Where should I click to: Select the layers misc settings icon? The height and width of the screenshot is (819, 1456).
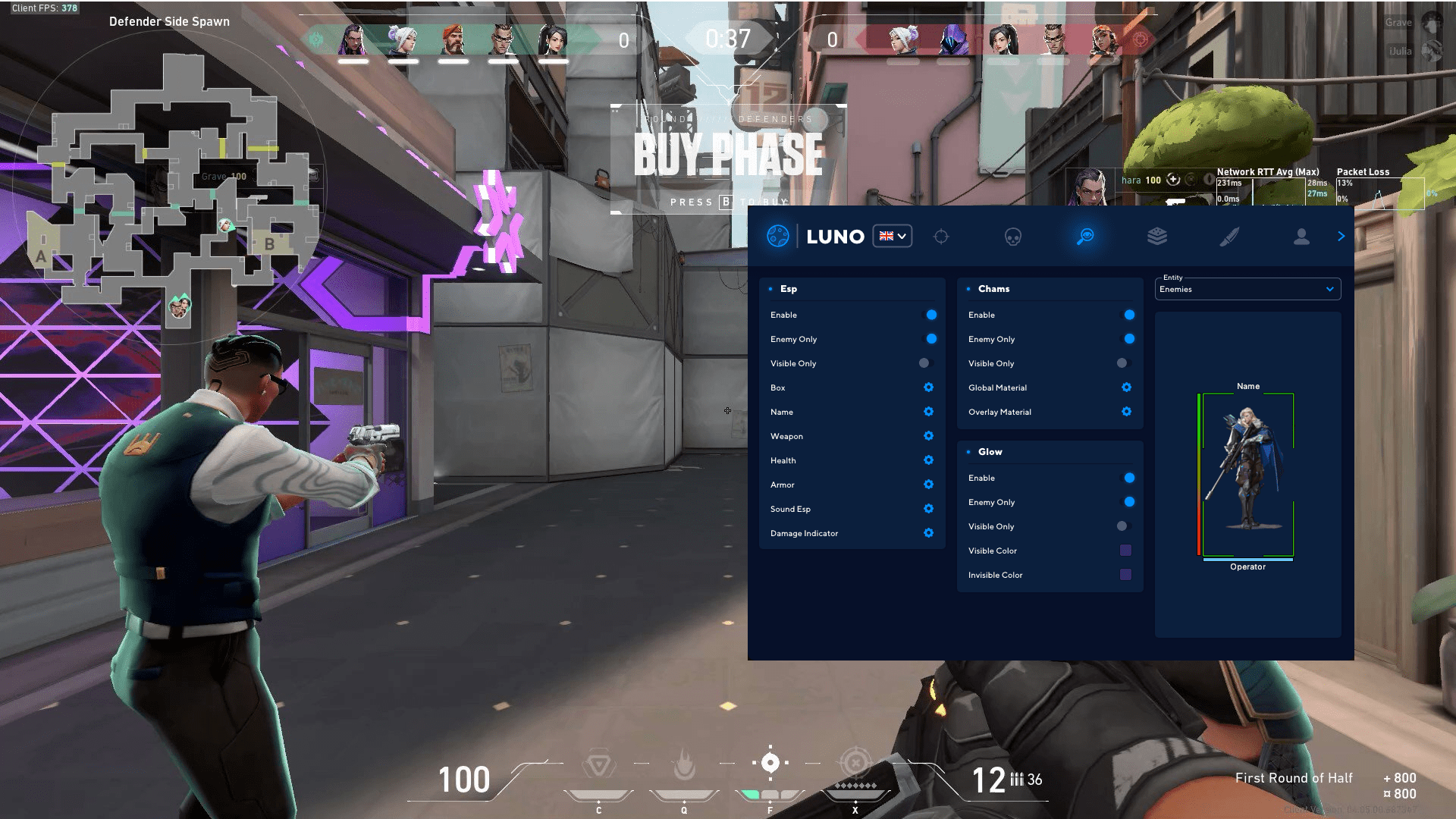click(x=1158, y=236)
